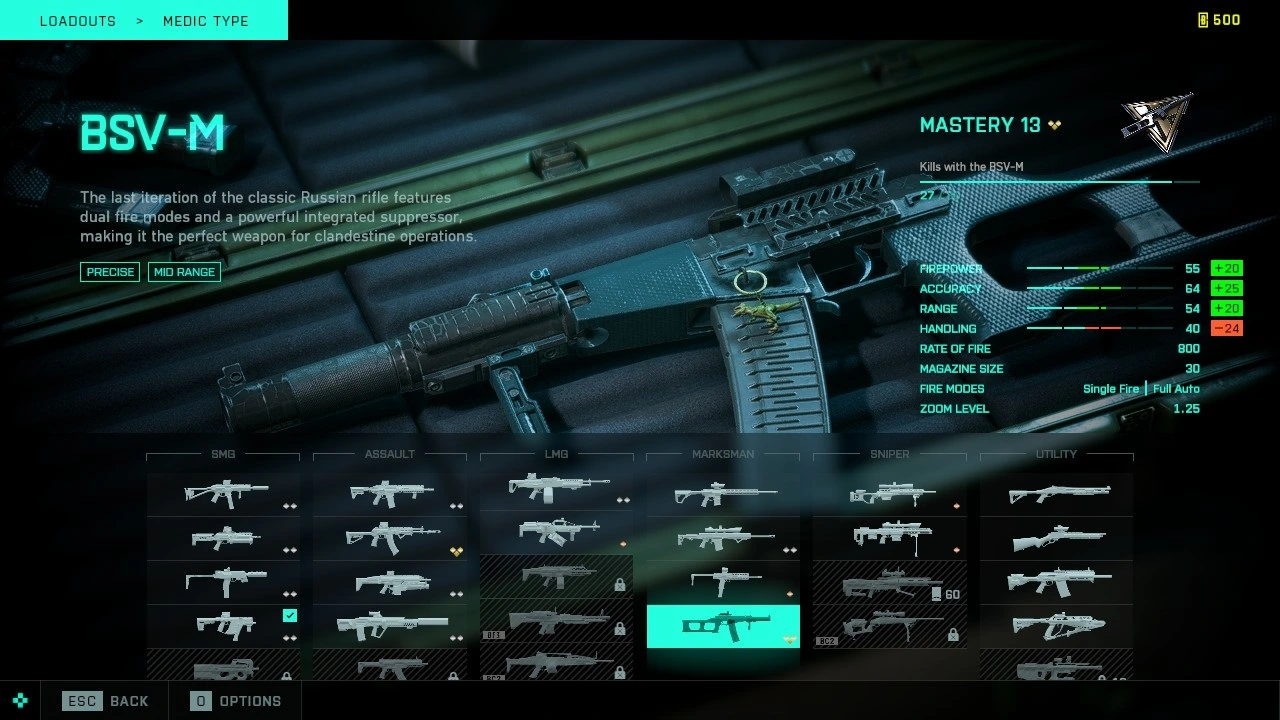Click the ESC Back button
Viewport: 1280px width, 720px height.
point(105,701)
